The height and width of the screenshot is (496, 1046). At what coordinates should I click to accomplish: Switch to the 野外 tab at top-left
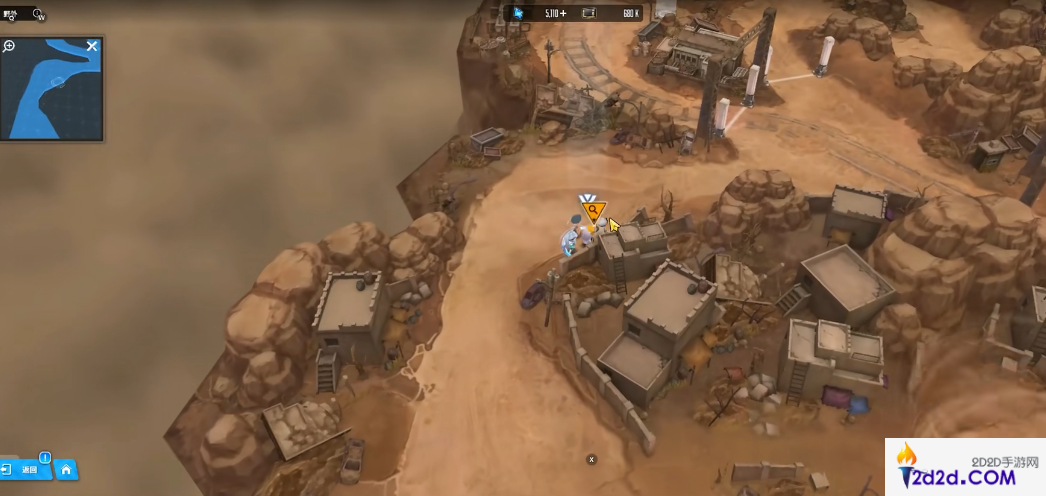[10, 14]
